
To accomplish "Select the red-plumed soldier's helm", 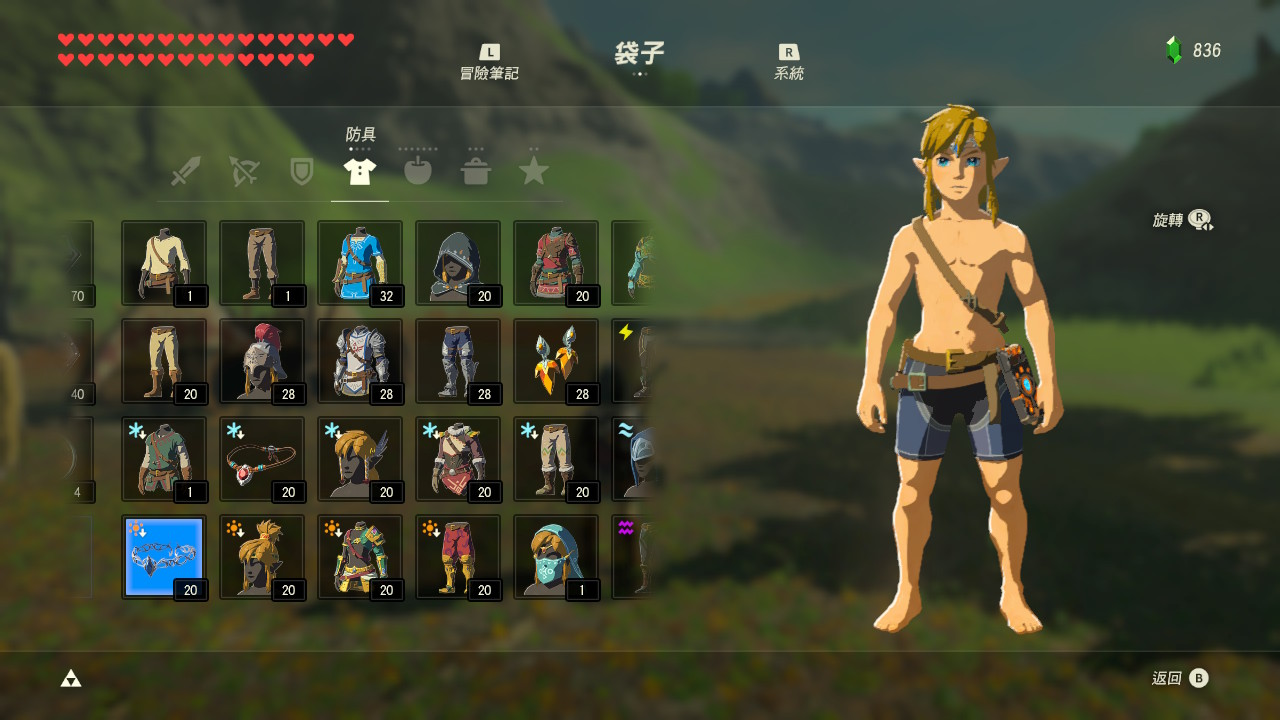I will click(262, 361).
